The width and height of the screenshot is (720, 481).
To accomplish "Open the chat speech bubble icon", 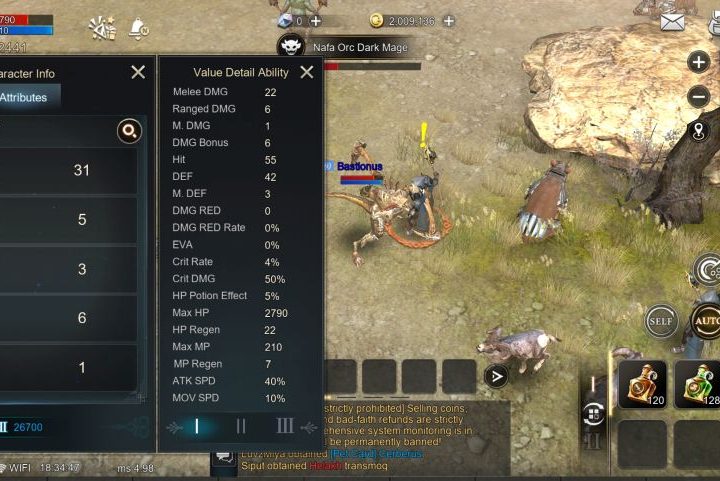I will click(x=224, y=457).
